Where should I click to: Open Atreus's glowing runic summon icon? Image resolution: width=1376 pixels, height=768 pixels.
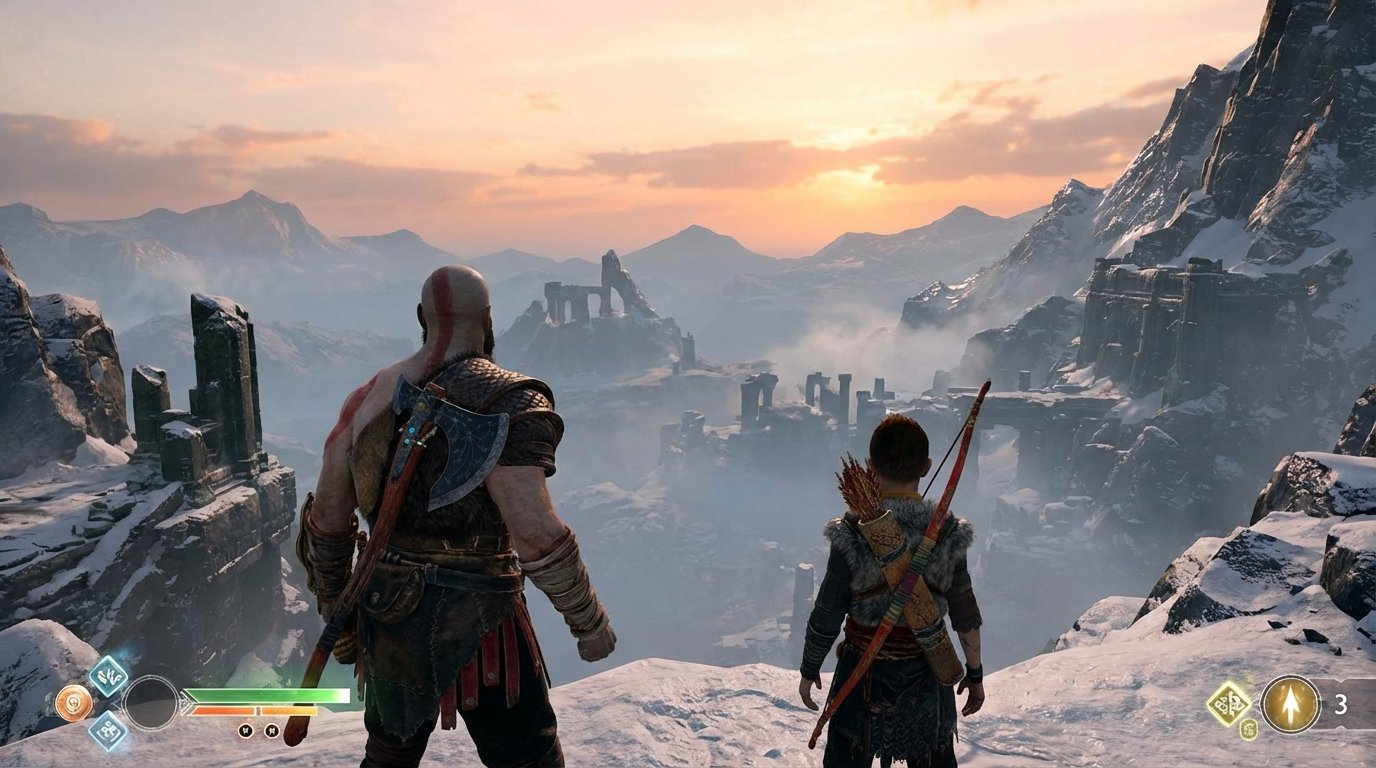1227,703
